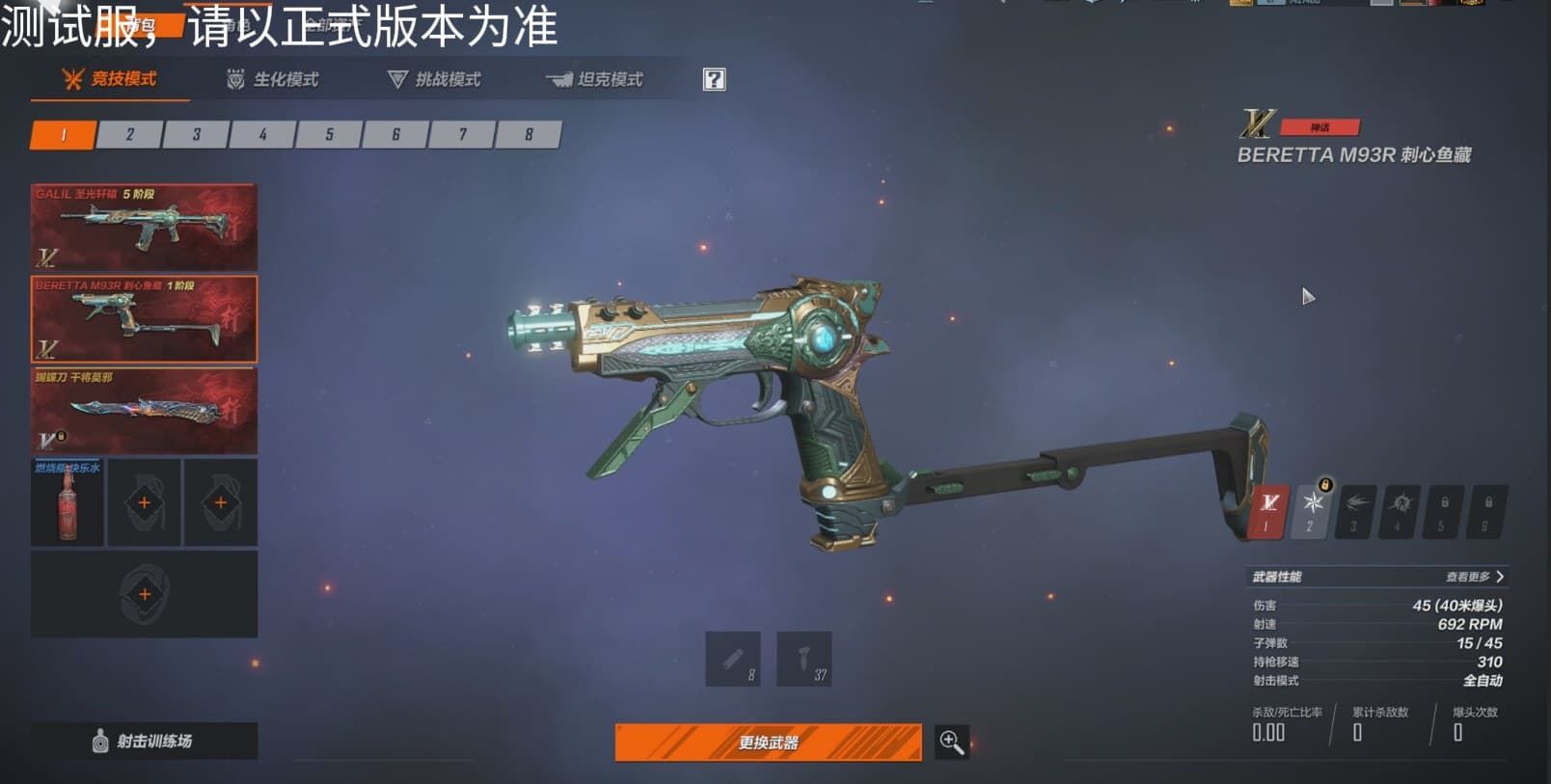Select the red stage 1 skin tile
1551x784 pixels.
coord(1268,510)
